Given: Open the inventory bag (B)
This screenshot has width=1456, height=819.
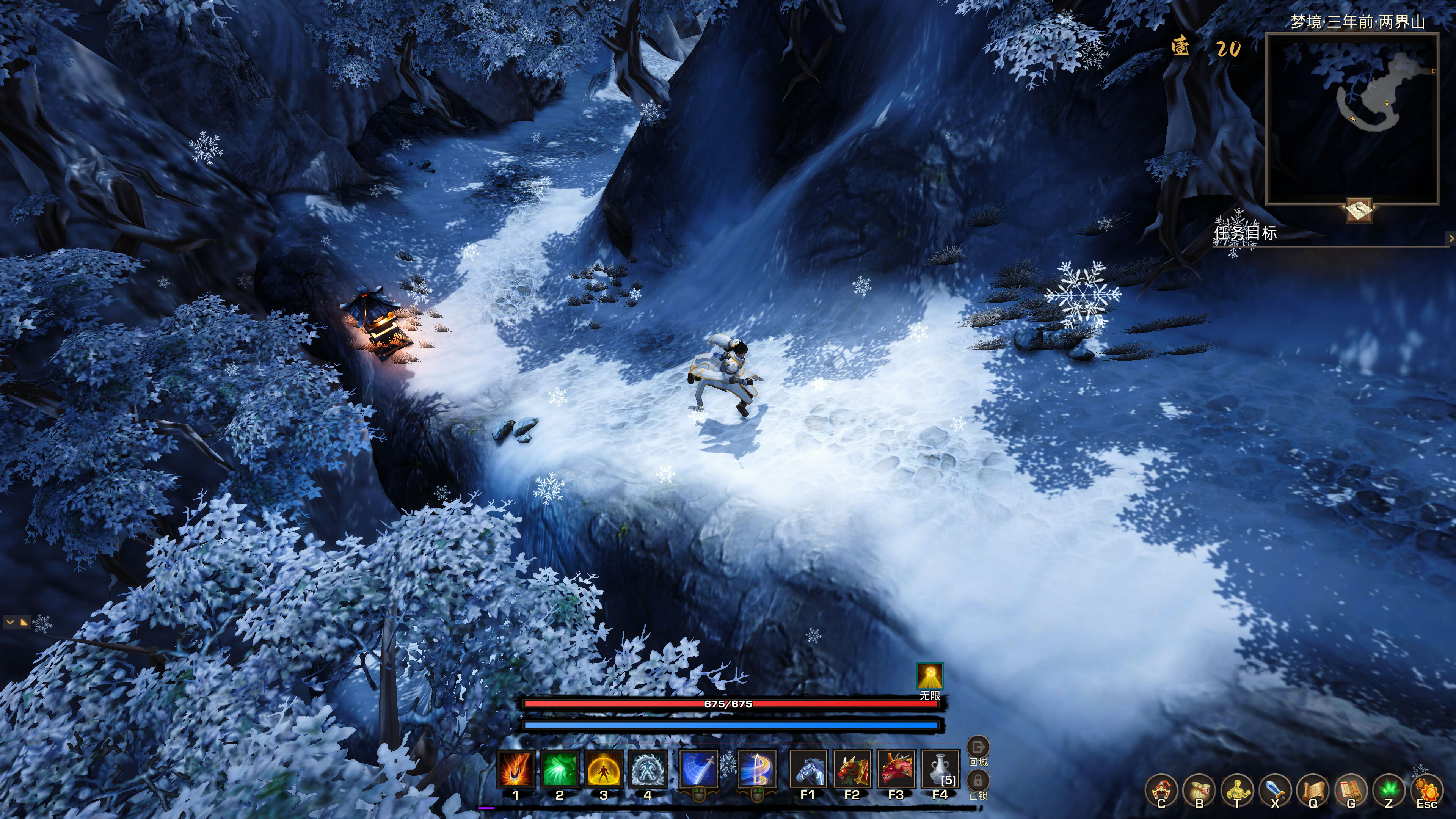Looking at the screenshot, I should click(1200, 789).
